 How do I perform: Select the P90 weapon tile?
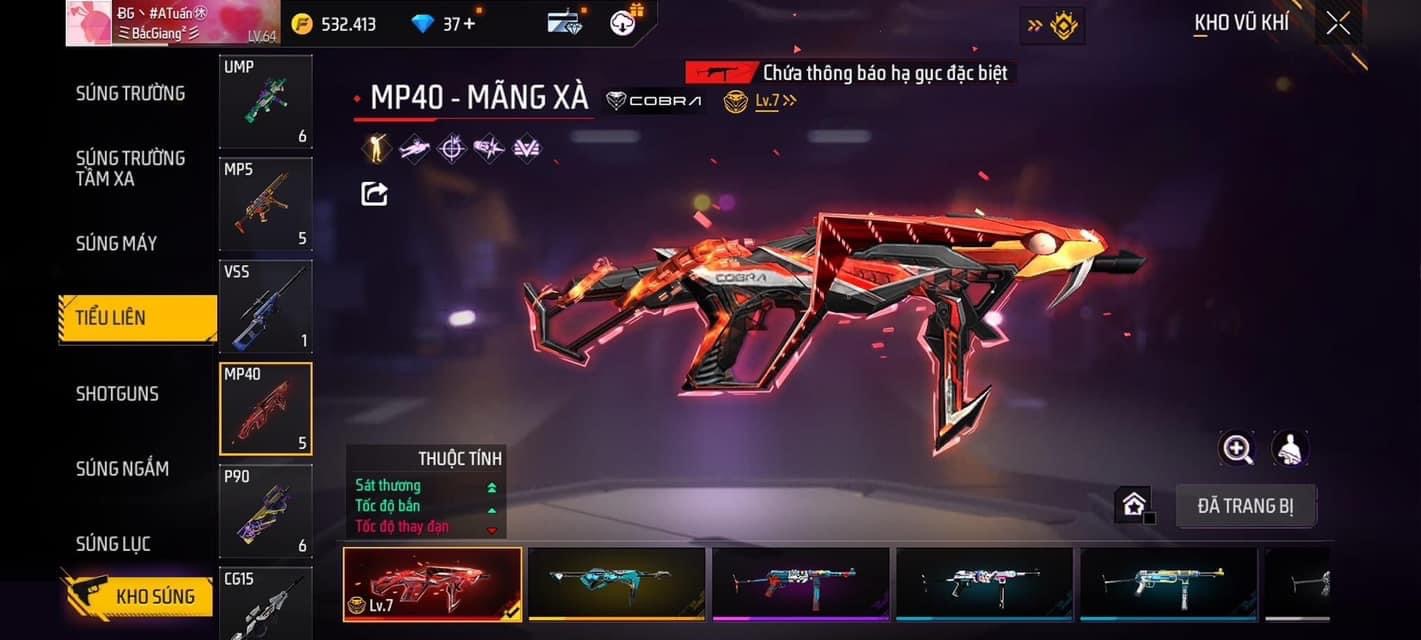click(x=266, y=511)
